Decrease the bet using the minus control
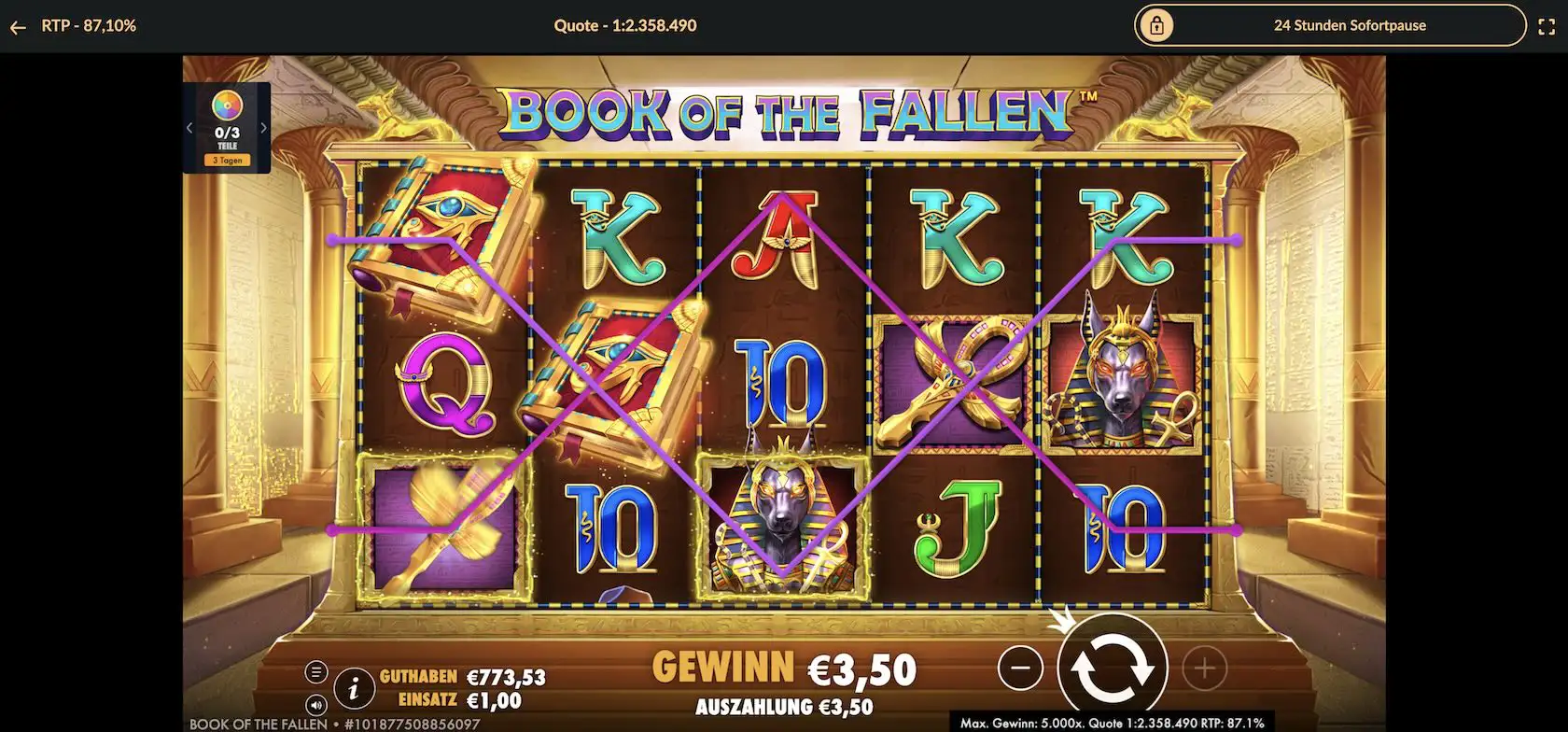 pos(1021,668)
